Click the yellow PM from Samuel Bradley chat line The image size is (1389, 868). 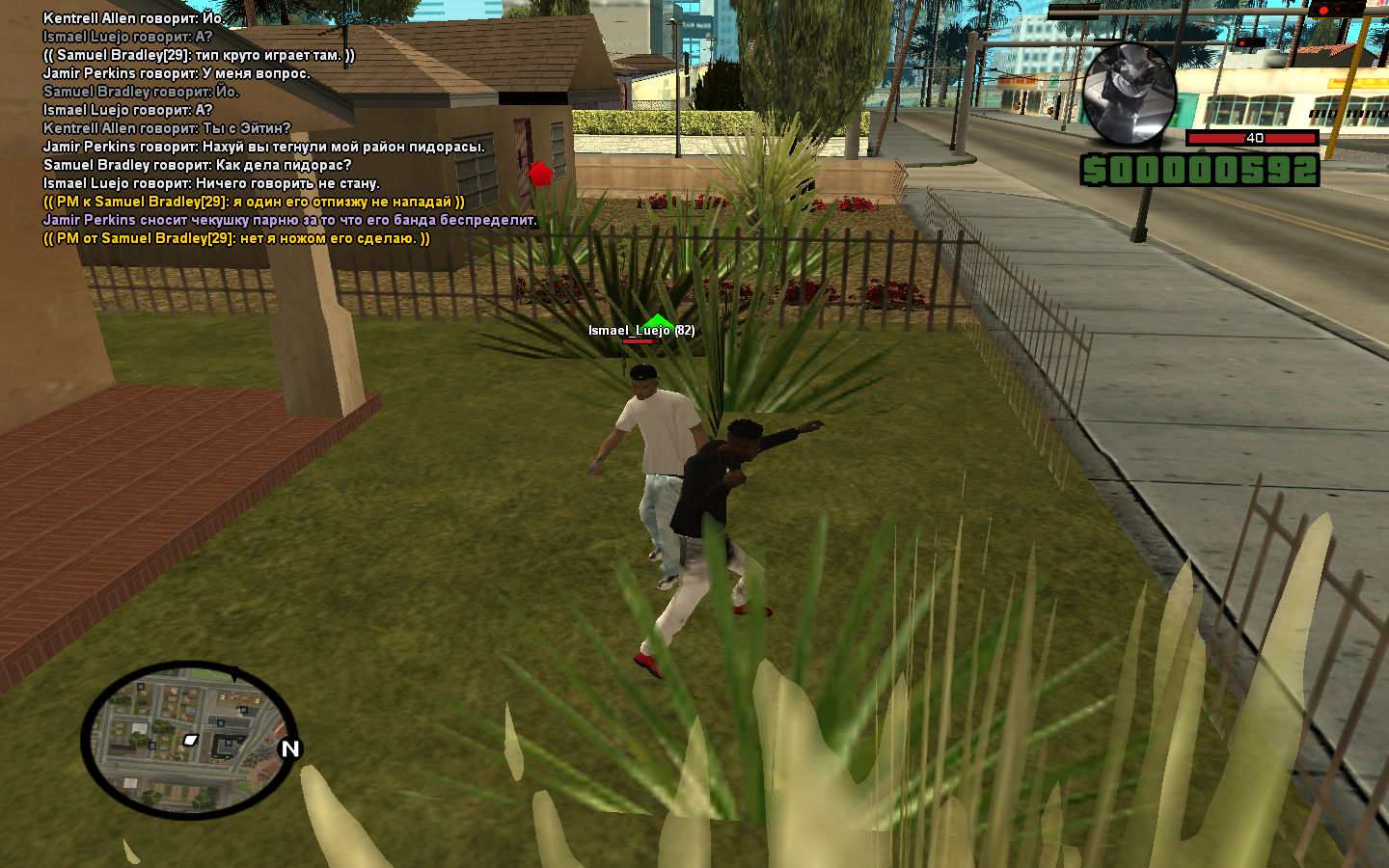coord(236,238)
